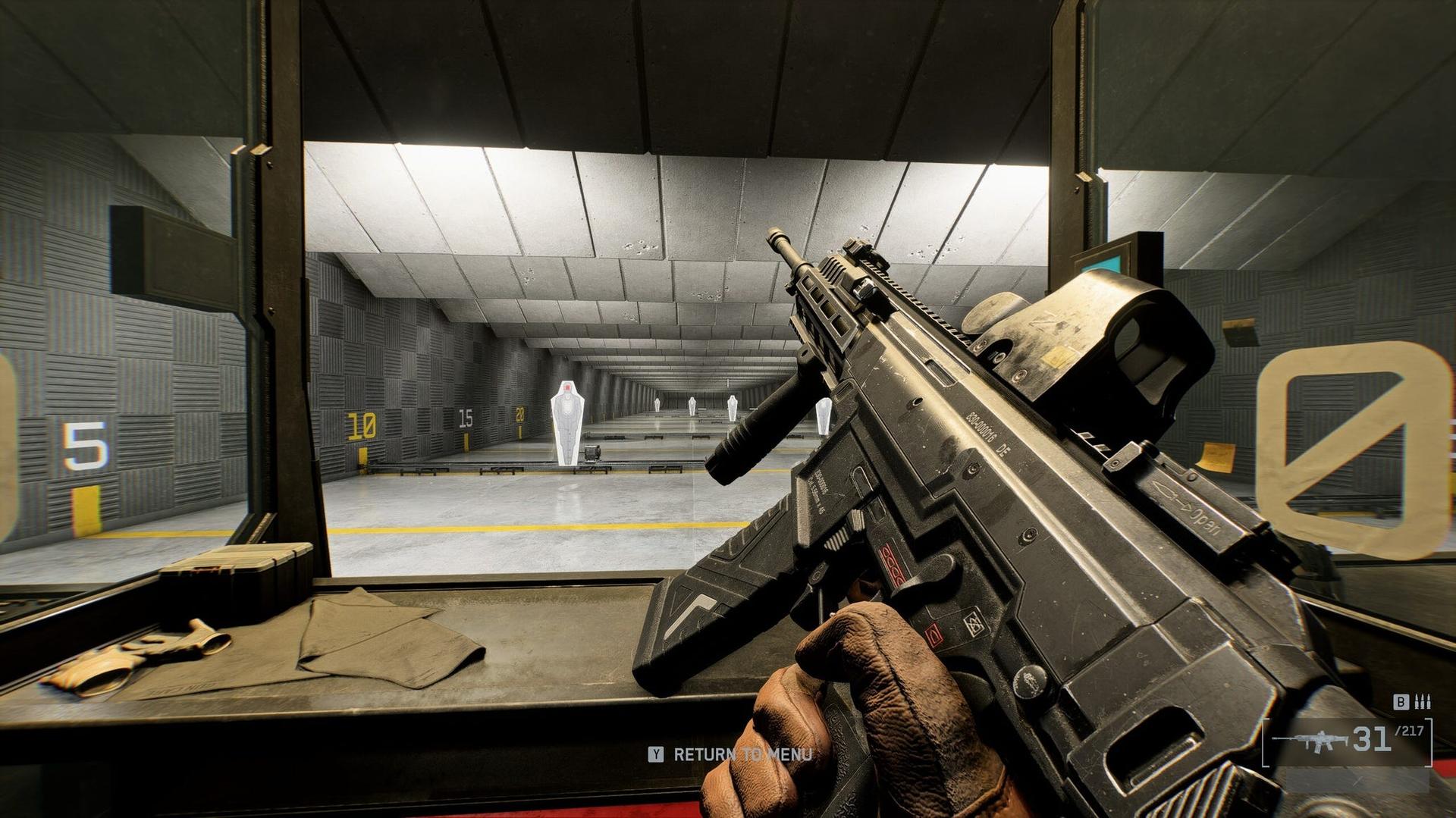Click the rifle silhouette weapon icon
Image resolution: width=1456 pixels, height=818 pixels.
pos(1312,741)
